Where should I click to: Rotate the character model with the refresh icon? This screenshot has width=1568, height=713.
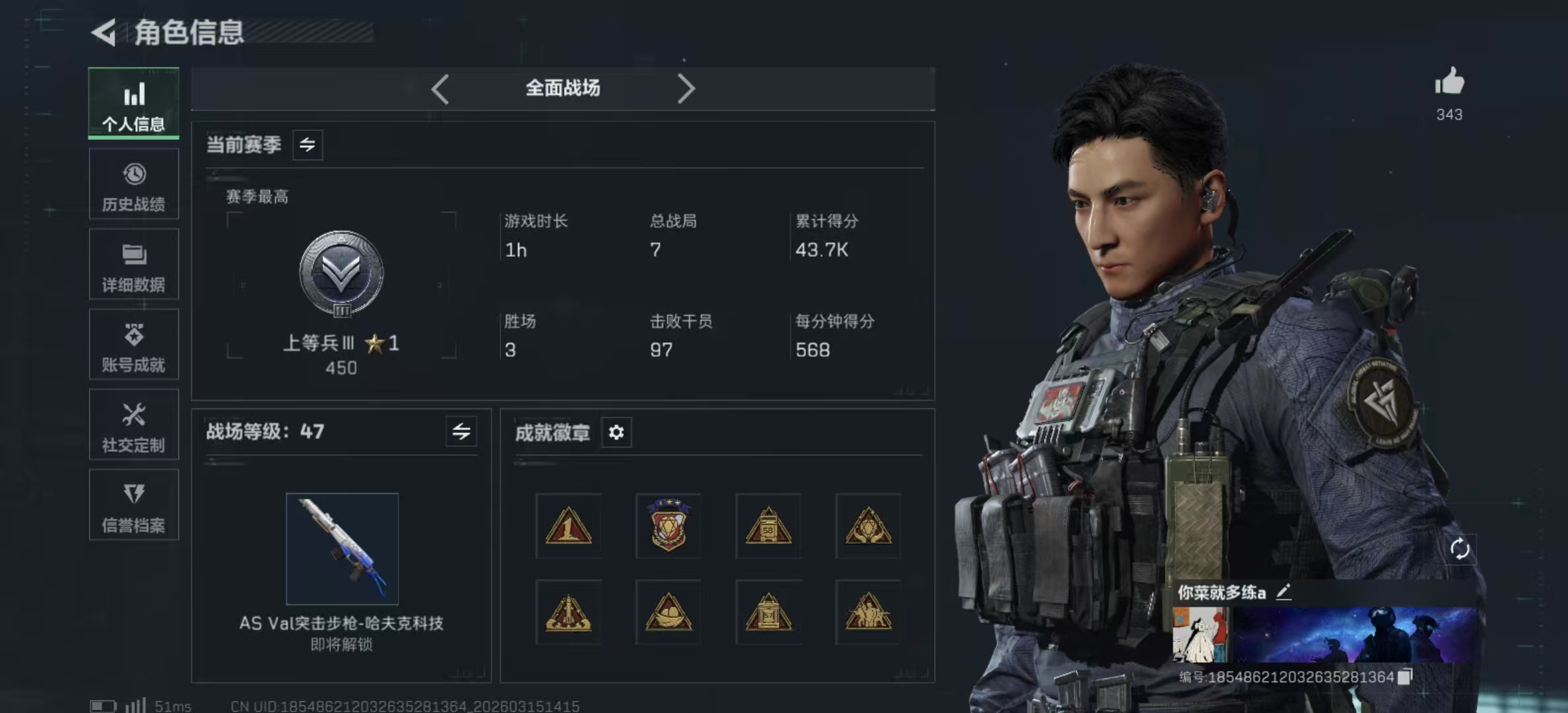click(x=1459, y=549)
